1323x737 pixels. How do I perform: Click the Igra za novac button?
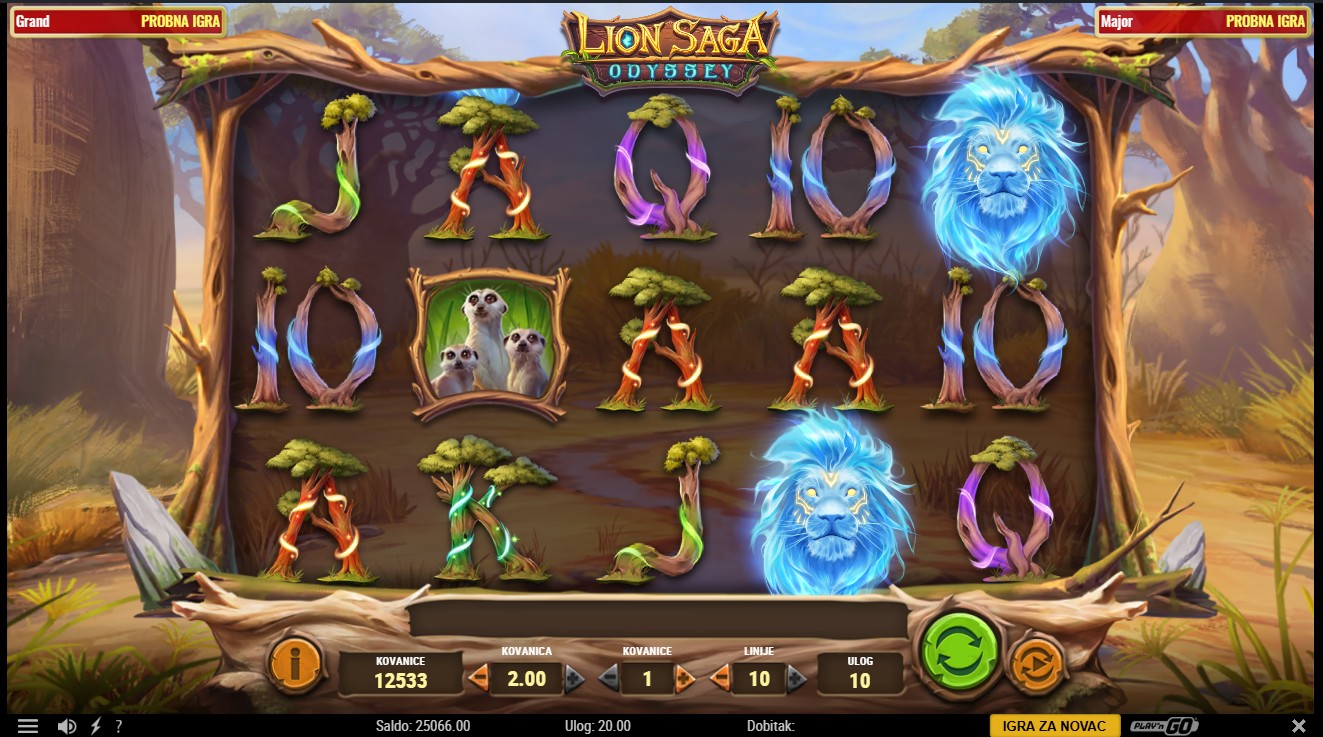tap(1054, 726)
